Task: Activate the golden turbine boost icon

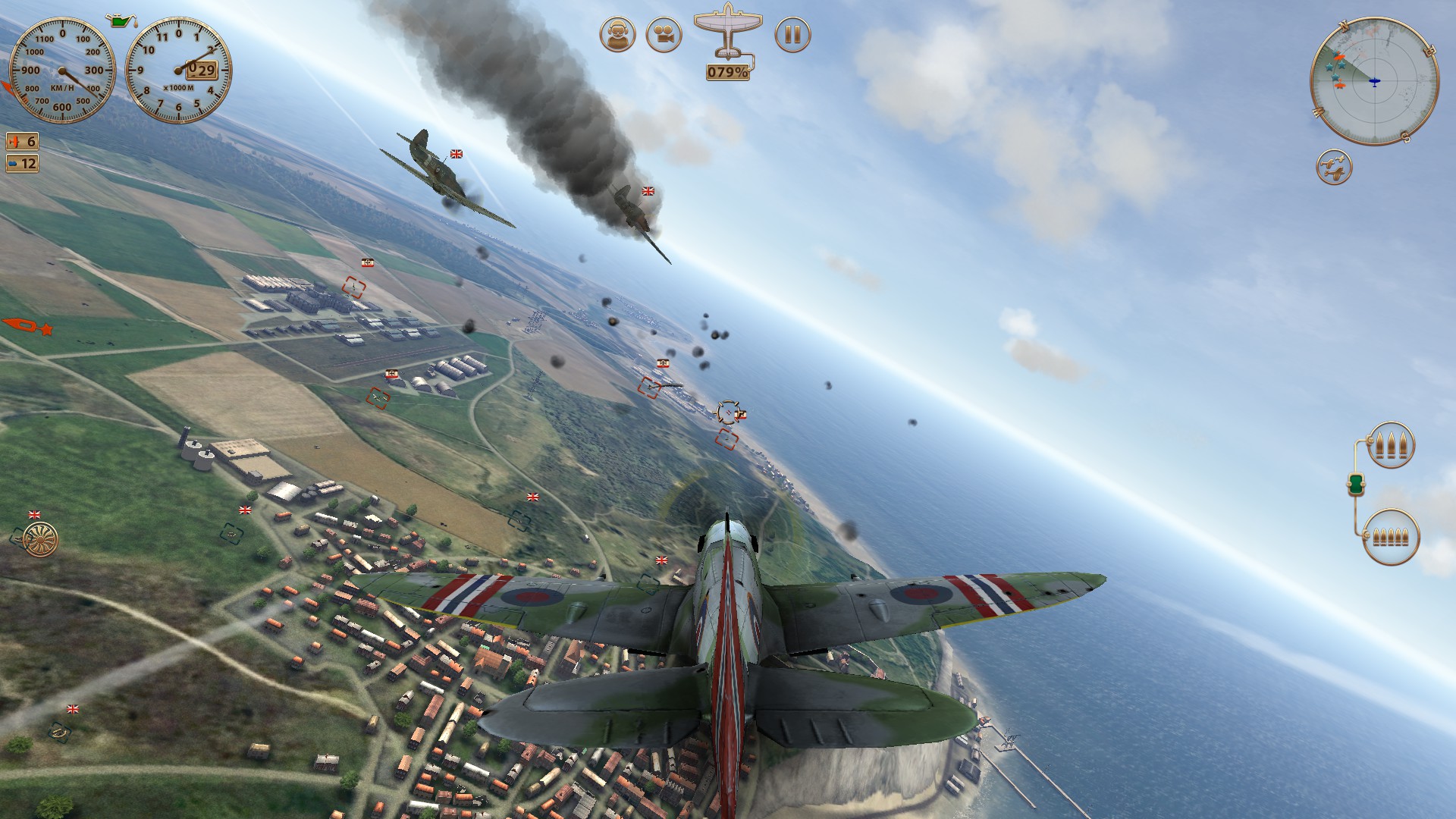Action: click(x=40, y=538)
